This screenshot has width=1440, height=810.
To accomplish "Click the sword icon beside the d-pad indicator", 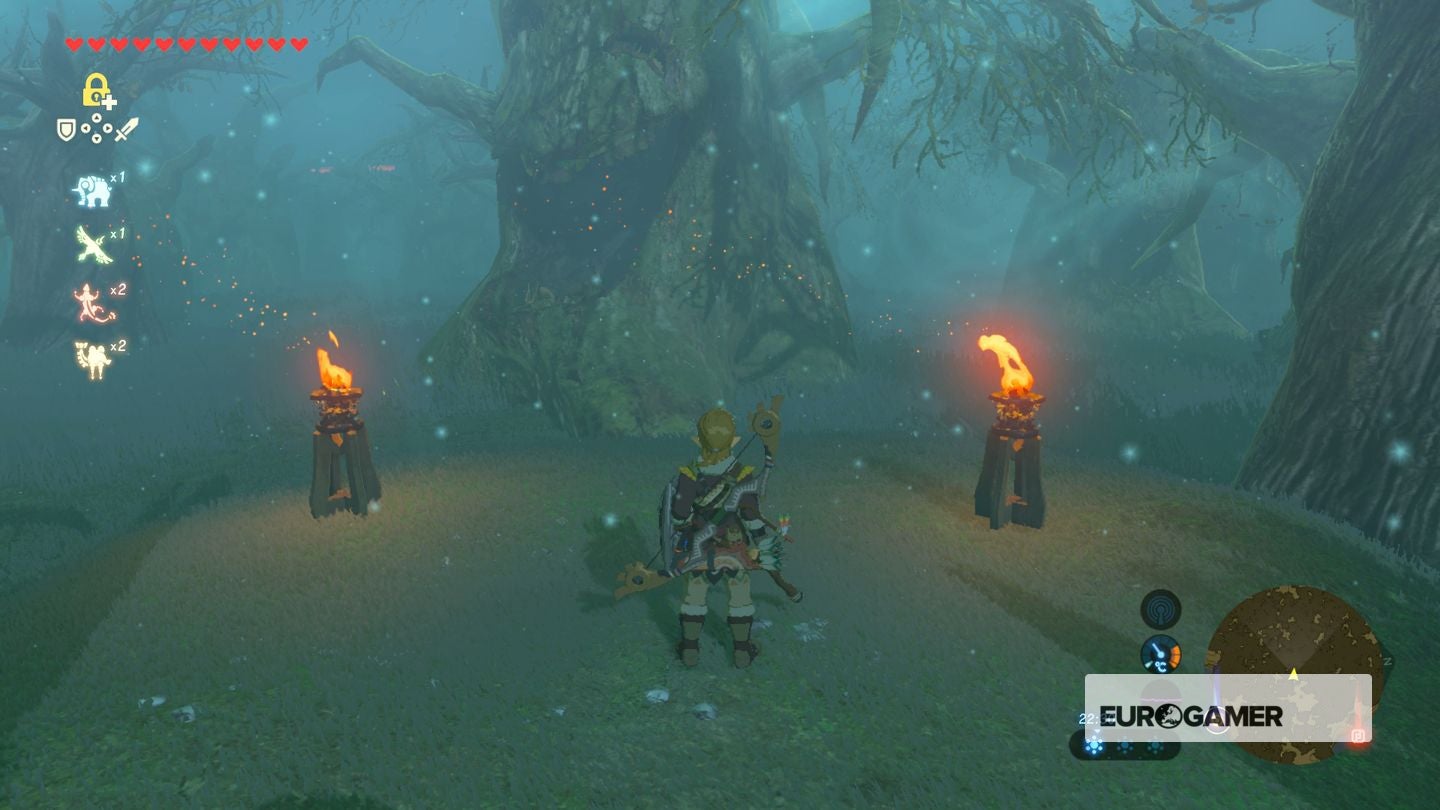I will coord(126,129).
